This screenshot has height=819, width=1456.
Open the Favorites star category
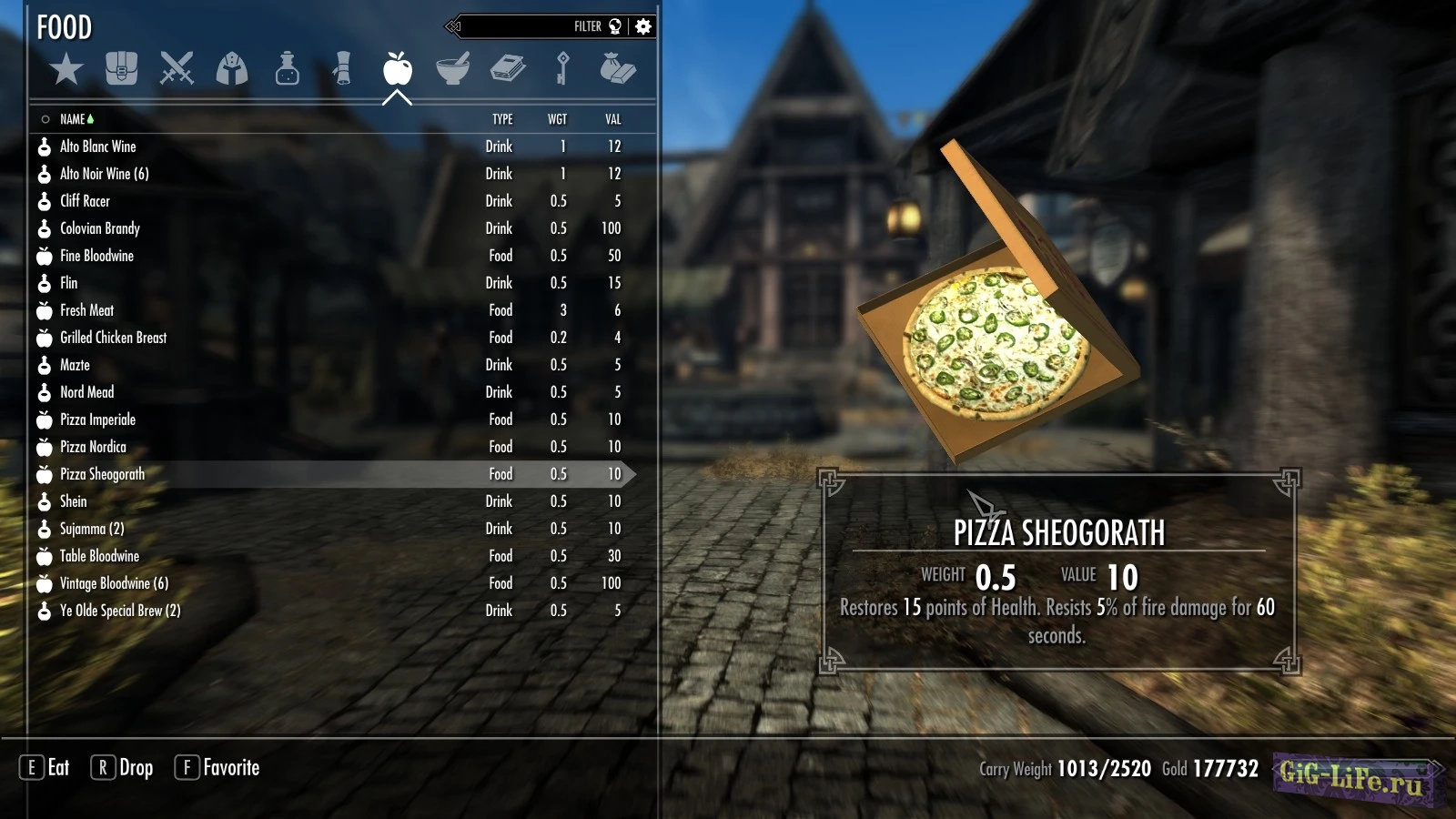click(x=66, y=69)
